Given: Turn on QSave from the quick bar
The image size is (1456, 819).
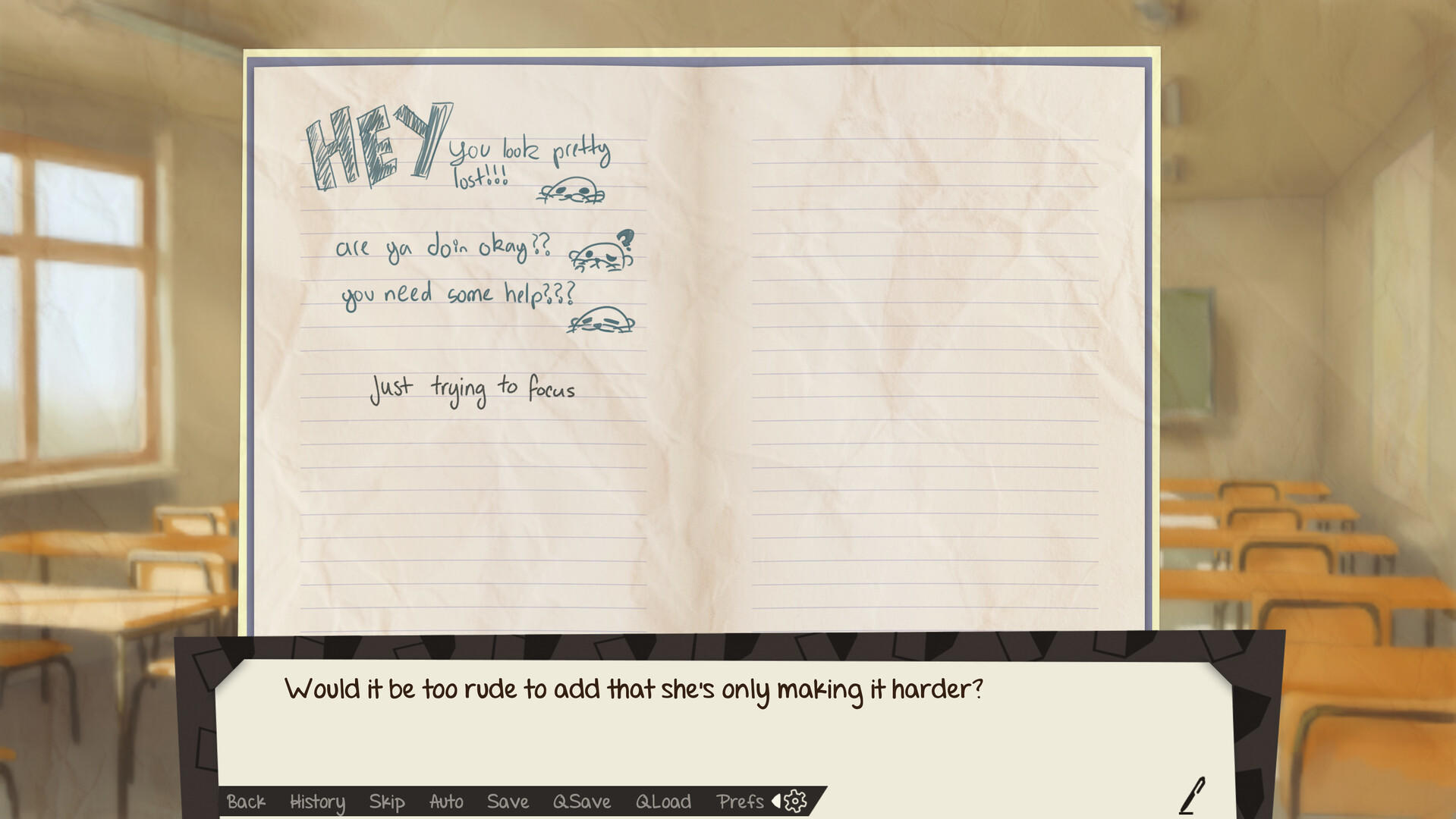Looking at the screenshot, I should pos(580,802).
